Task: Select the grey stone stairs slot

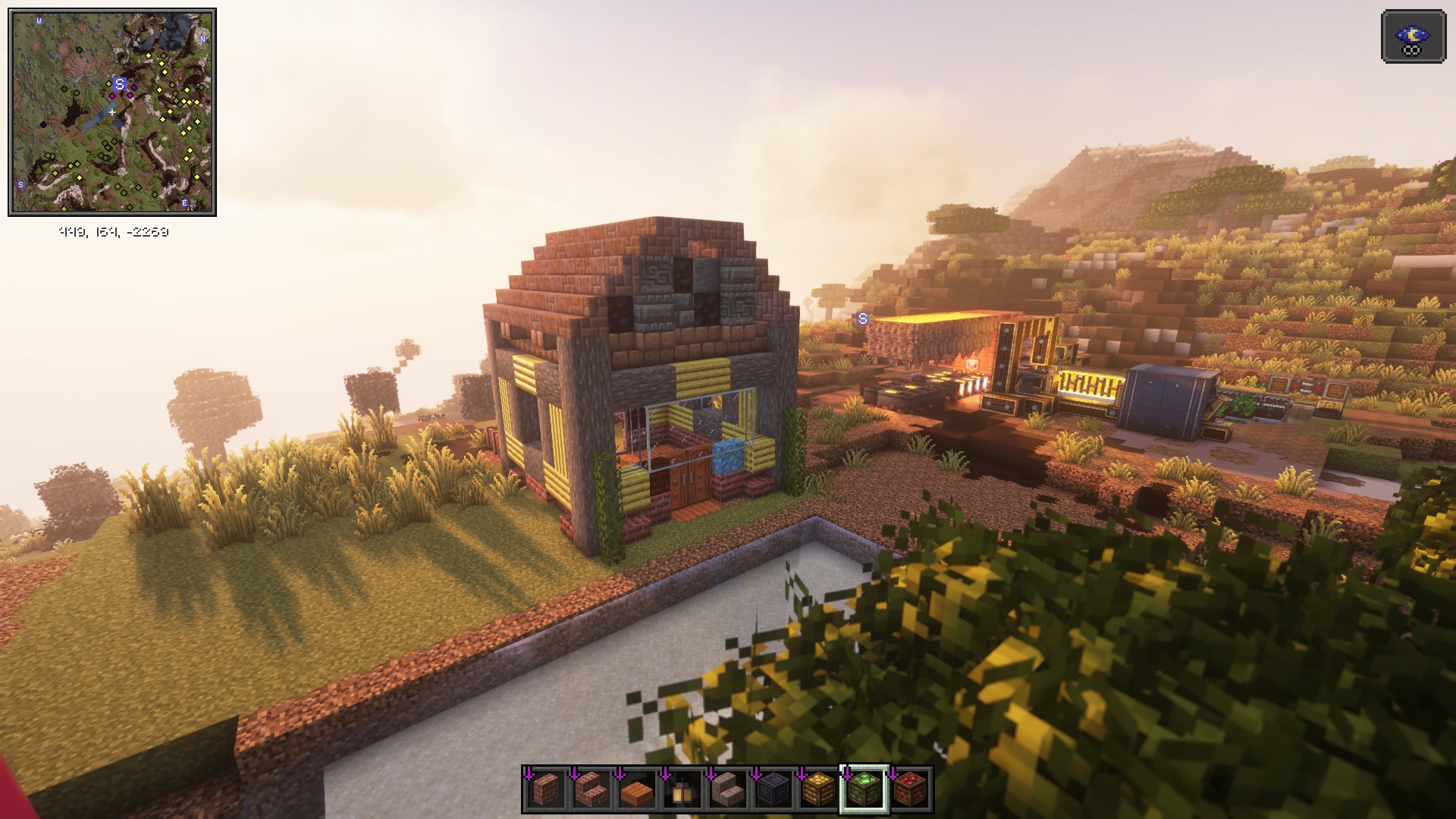Action: (727, 790)
